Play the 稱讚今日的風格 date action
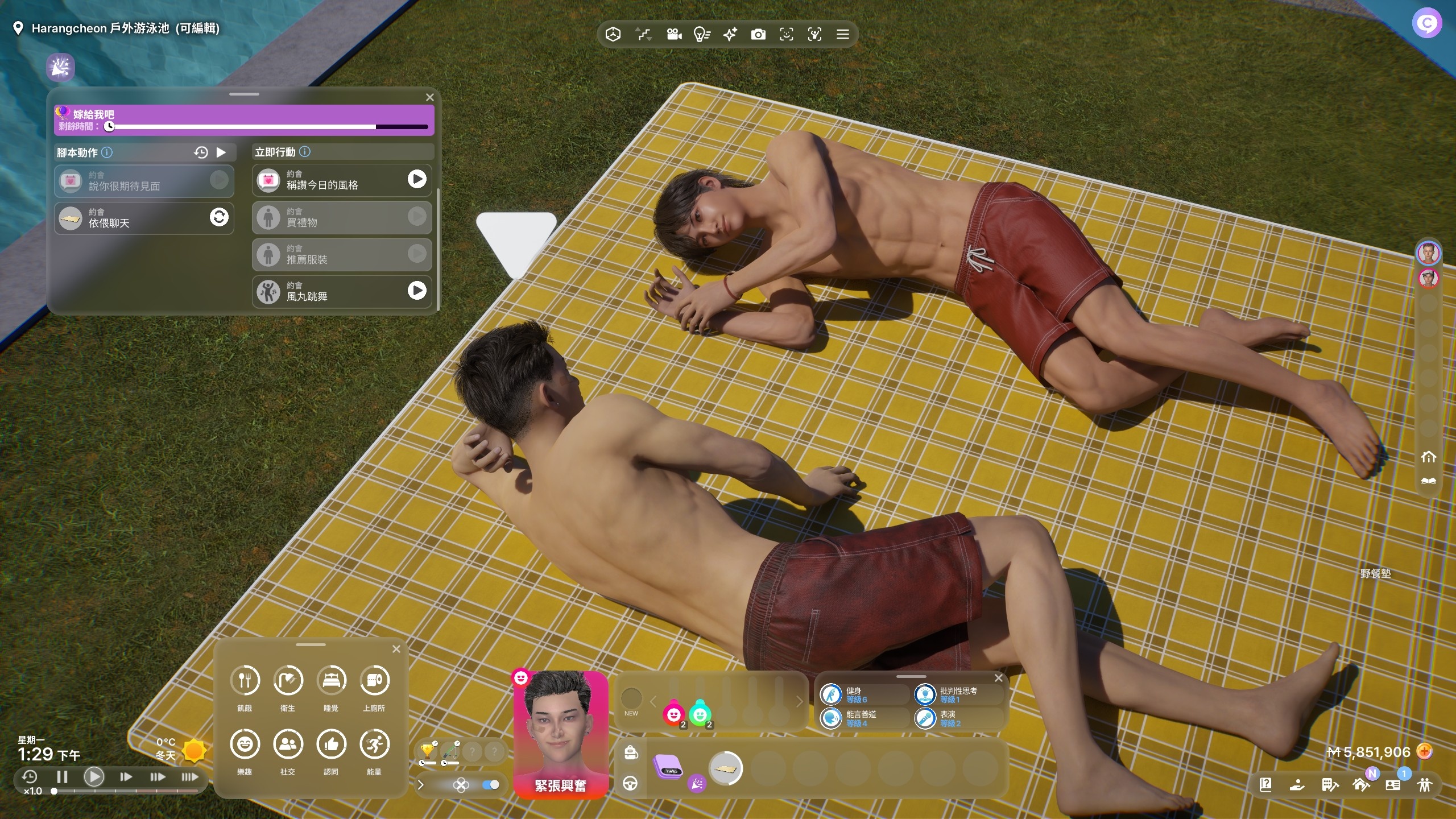 [417, 179]
